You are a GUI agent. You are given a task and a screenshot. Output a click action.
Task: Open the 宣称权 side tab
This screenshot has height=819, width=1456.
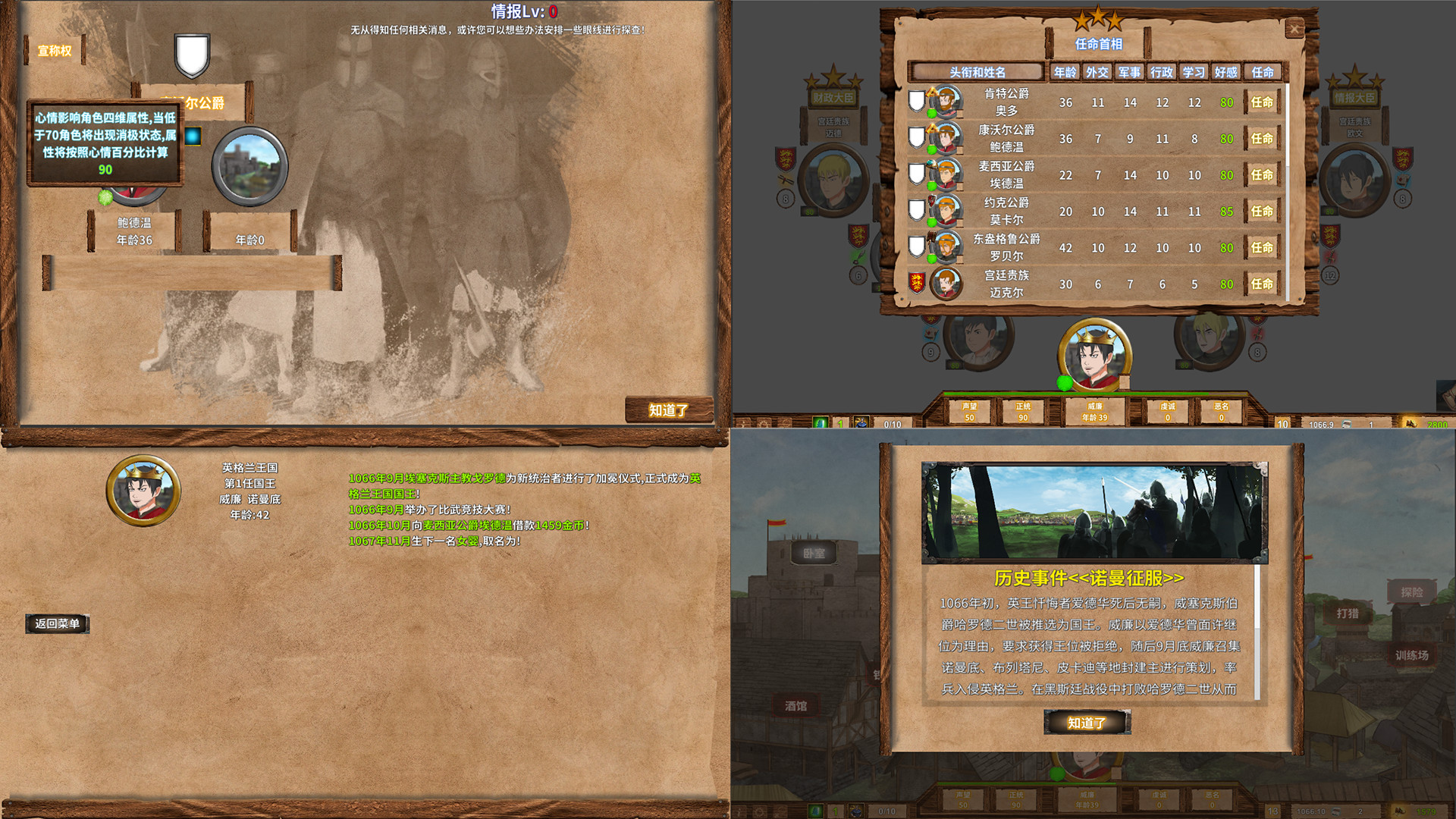pyautogui.click(x=53, y=50)
